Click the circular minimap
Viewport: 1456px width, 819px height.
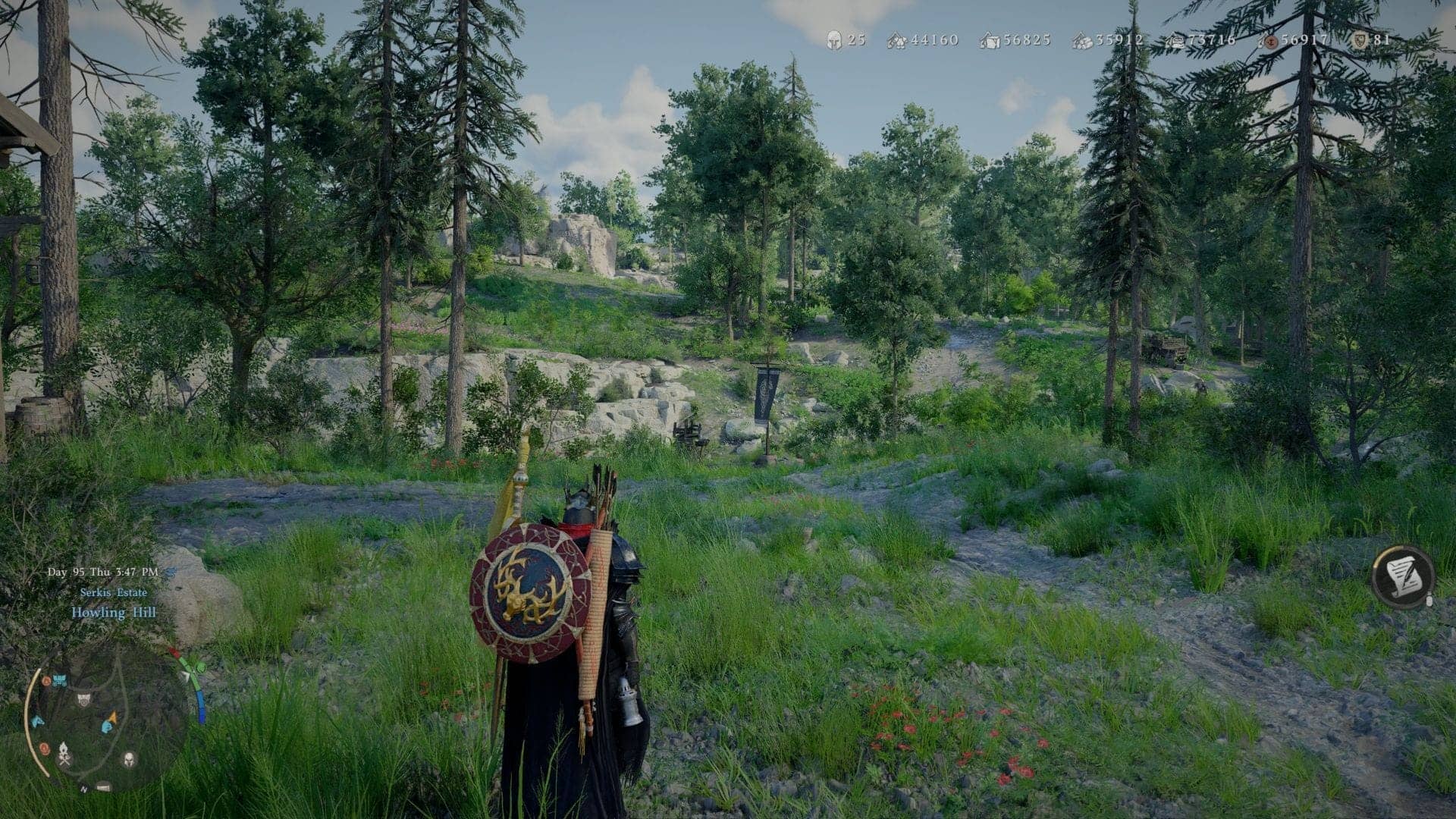coord(106,717)
